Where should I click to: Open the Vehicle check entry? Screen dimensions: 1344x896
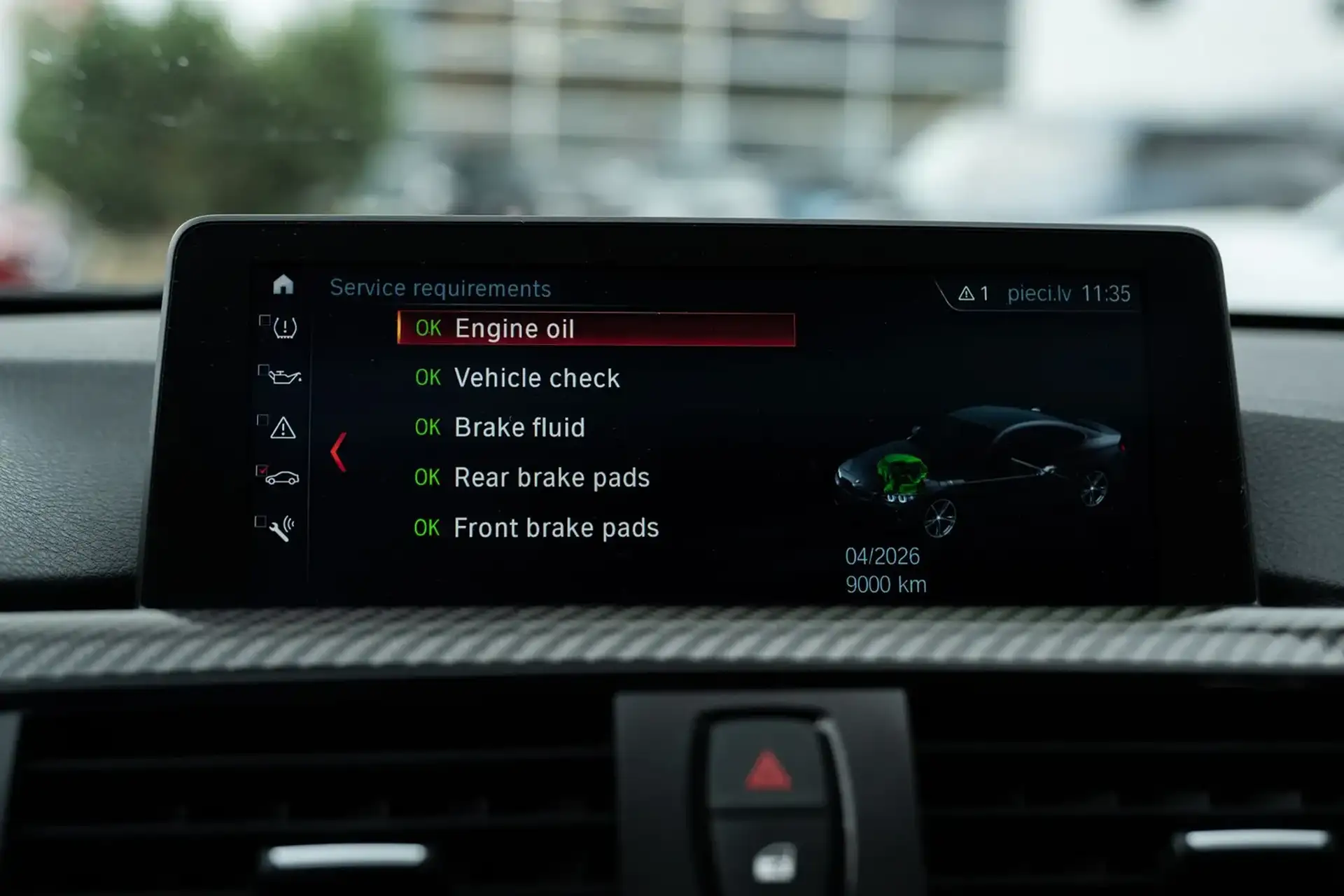point(535,378)
